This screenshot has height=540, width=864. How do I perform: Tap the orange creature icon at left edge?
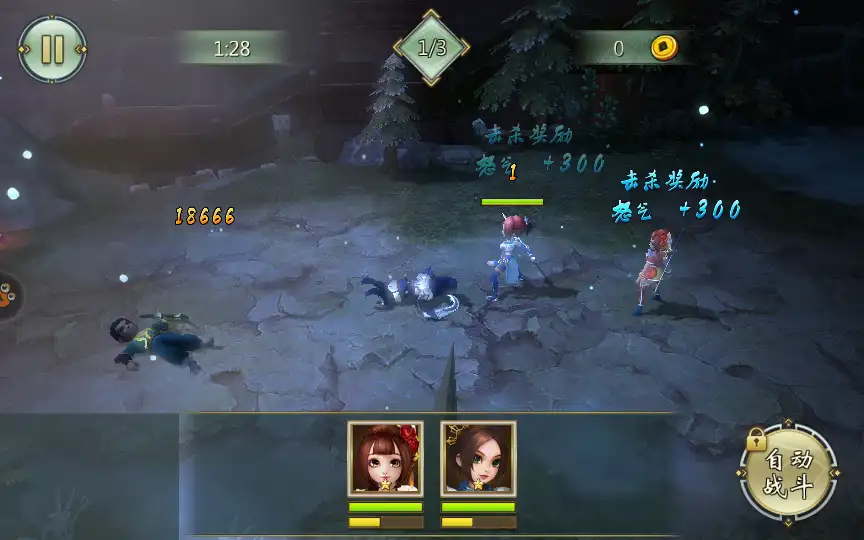[8, 296]
